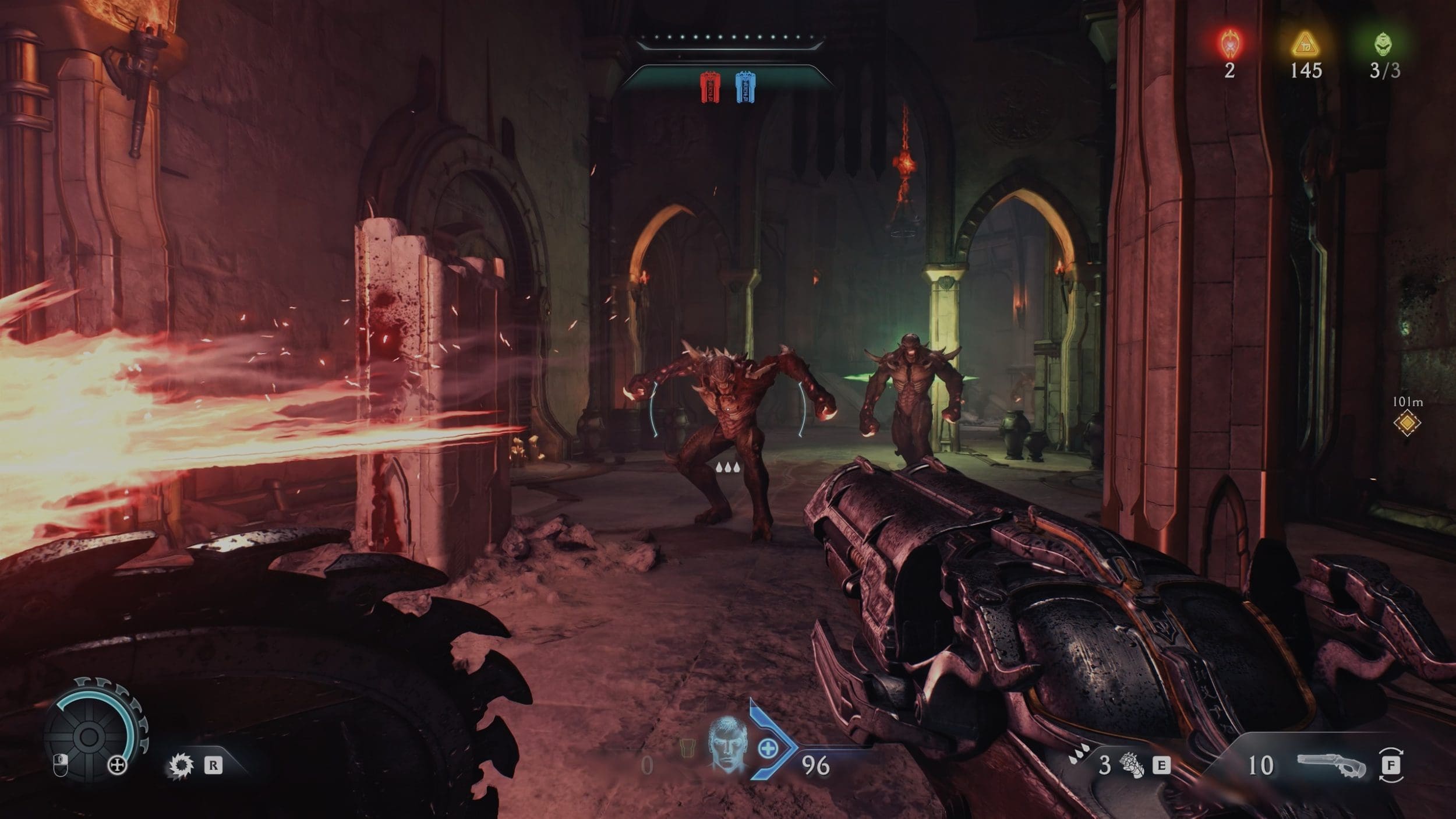Click the red demon icon counter
The width and height of the screenshot is (1456, 819).
coord(1229,43)
